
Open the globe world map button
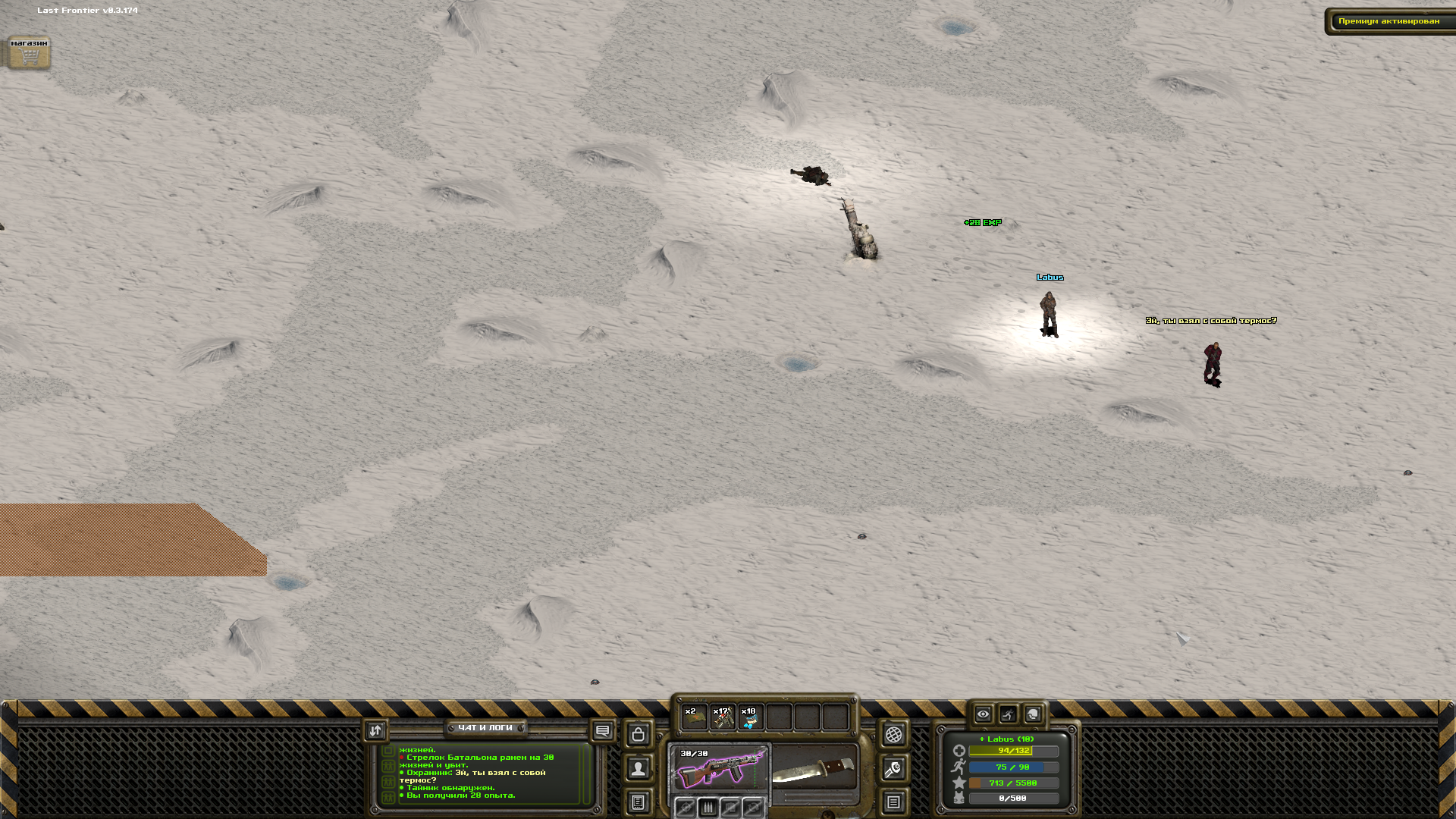pyautogui.click(x=894, y=734)
